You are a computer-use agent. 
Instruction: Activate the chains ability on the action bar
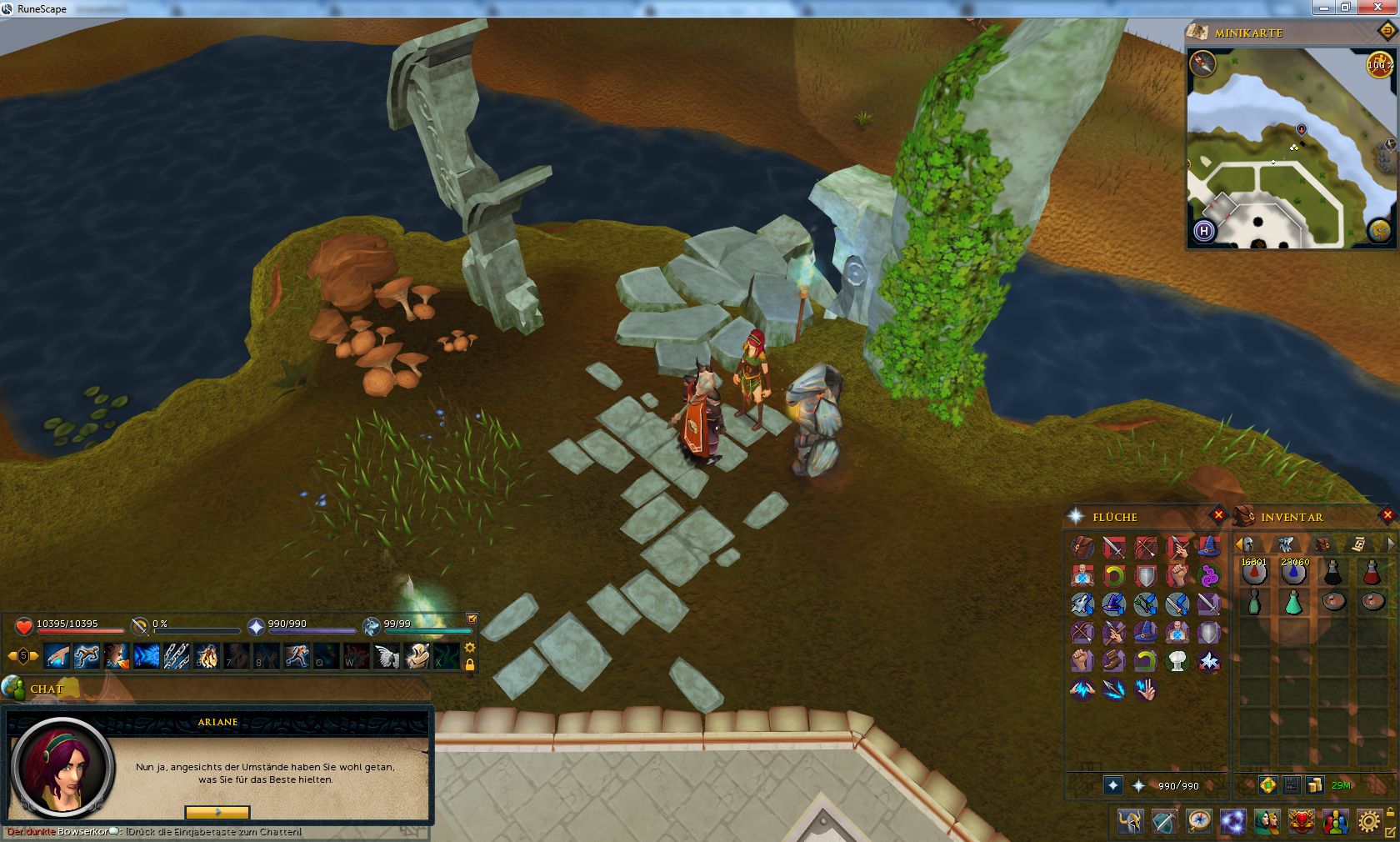coord(176,656)
